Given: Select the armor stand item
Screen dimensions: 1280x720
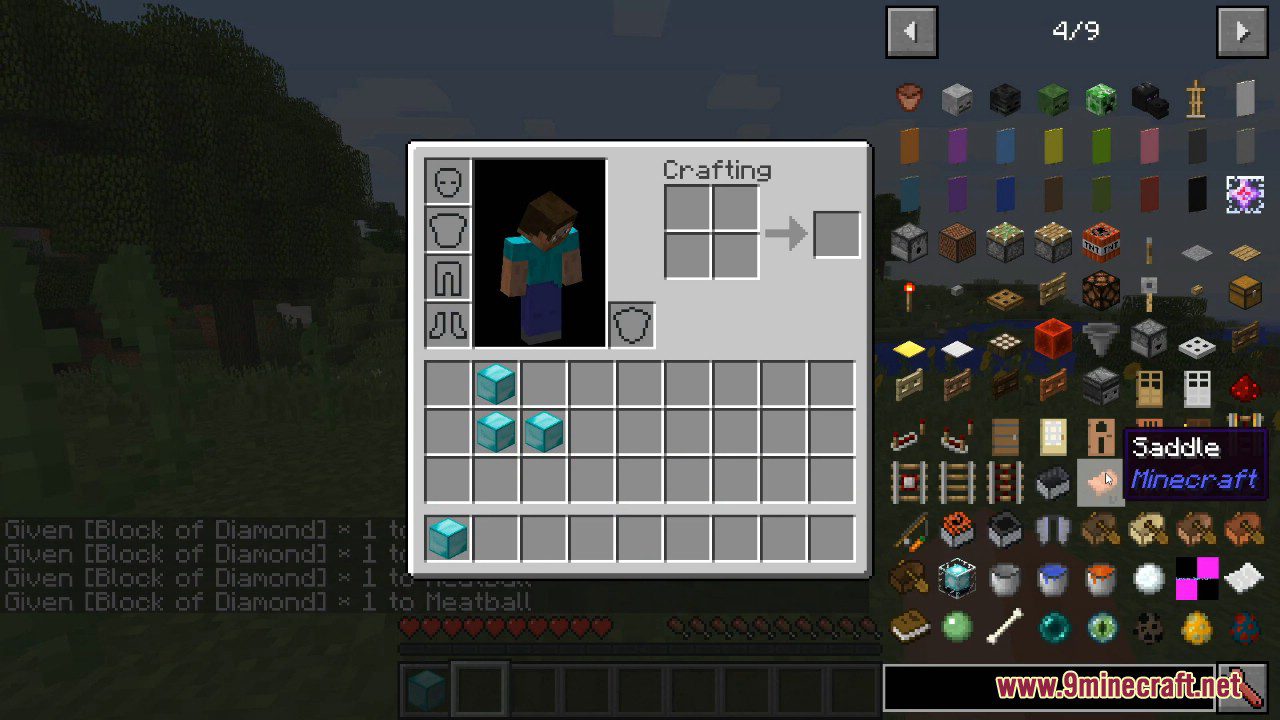Looking at the screenshot, I should point(1197,101).
